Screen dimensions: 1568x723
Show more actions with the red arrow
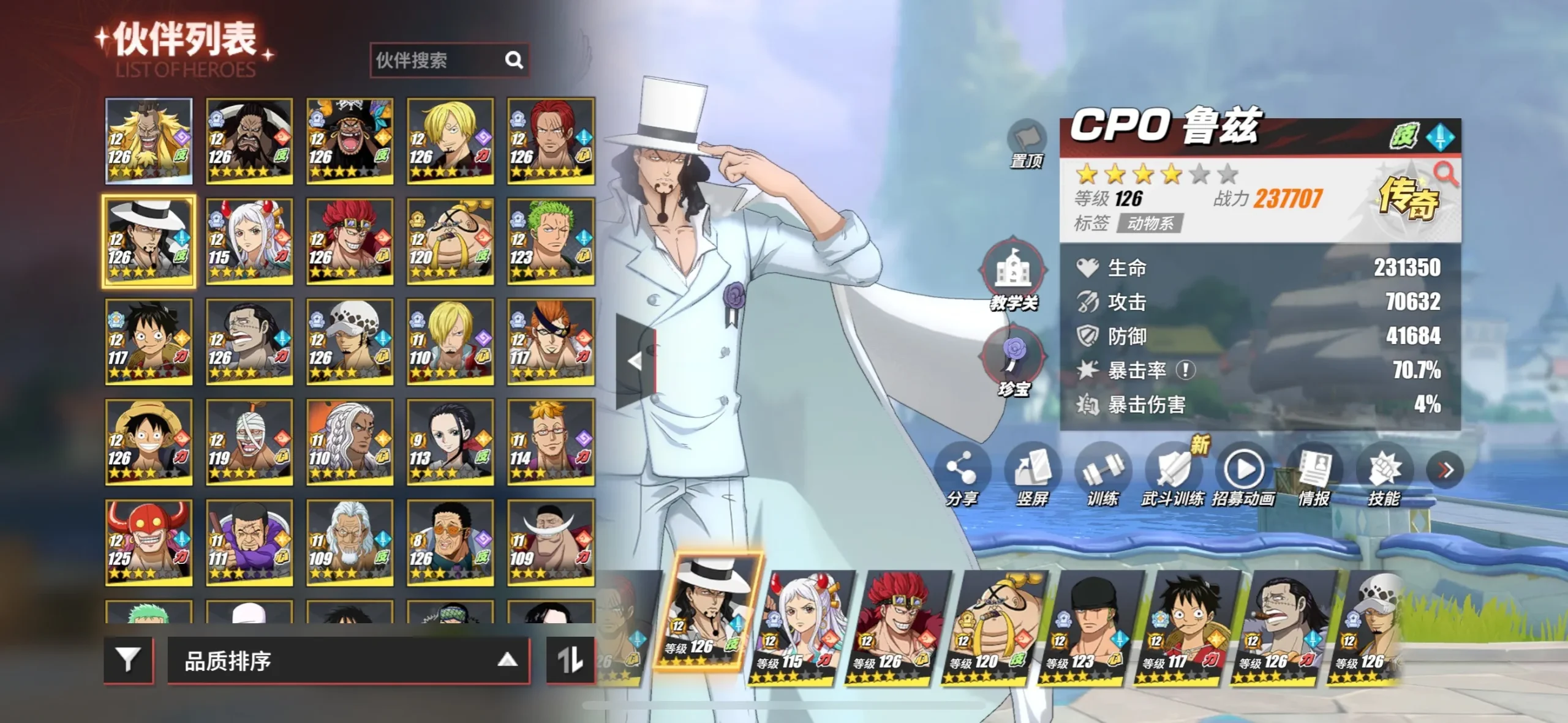pos(1445,470)
